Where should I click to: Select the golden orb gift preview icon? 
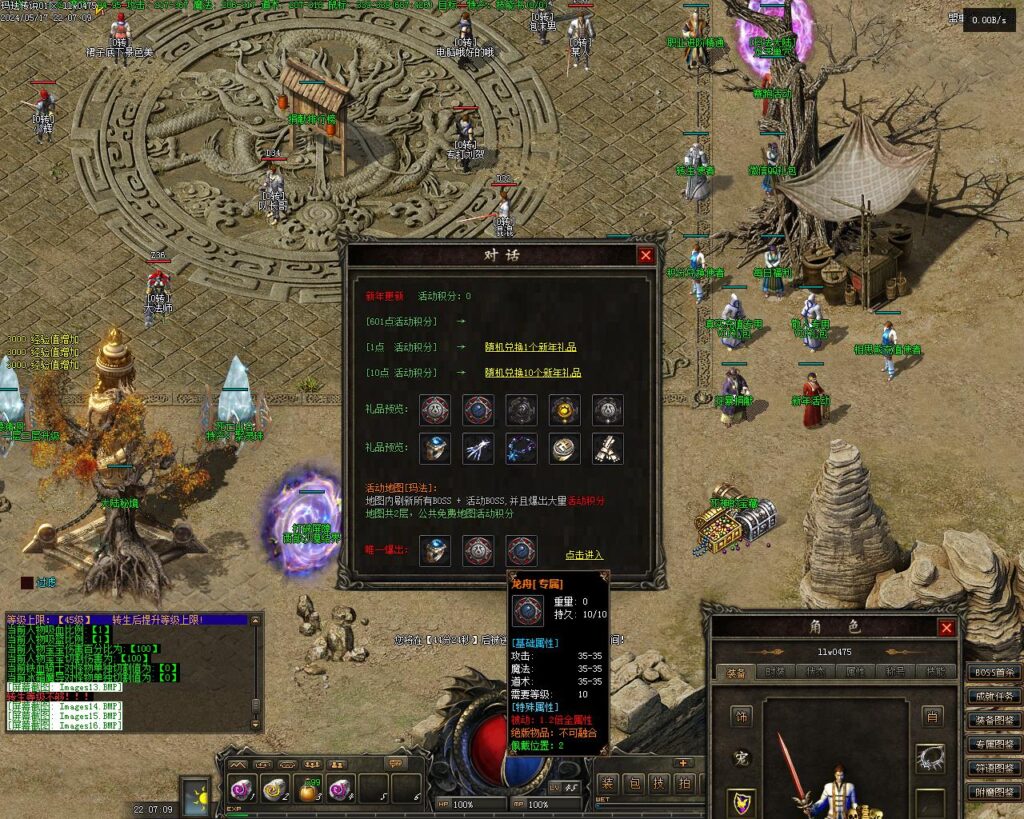565,409
